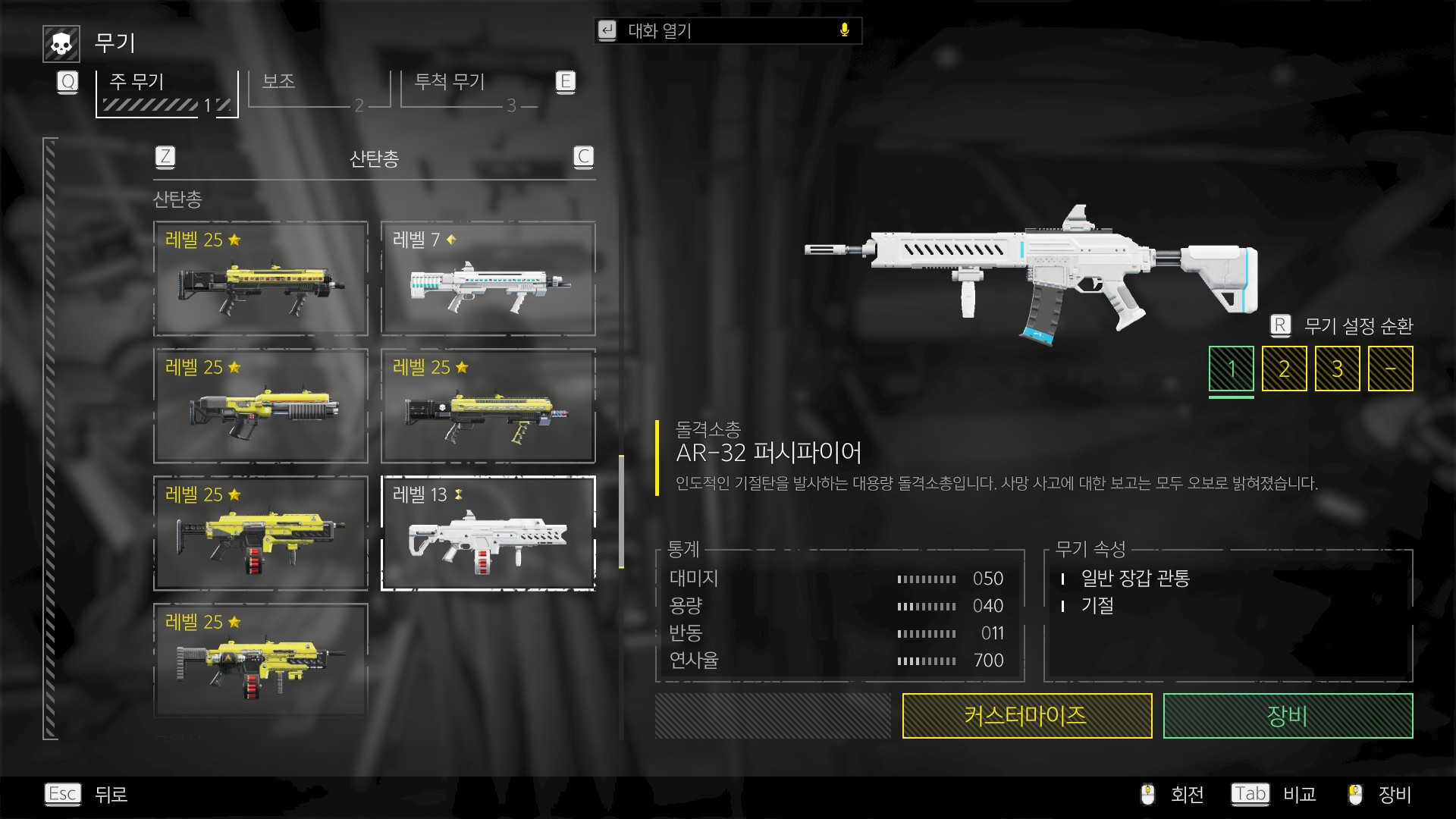Pick the white level 13 weapon tile
Screen dimensions: 1456x819
(488, 533)
